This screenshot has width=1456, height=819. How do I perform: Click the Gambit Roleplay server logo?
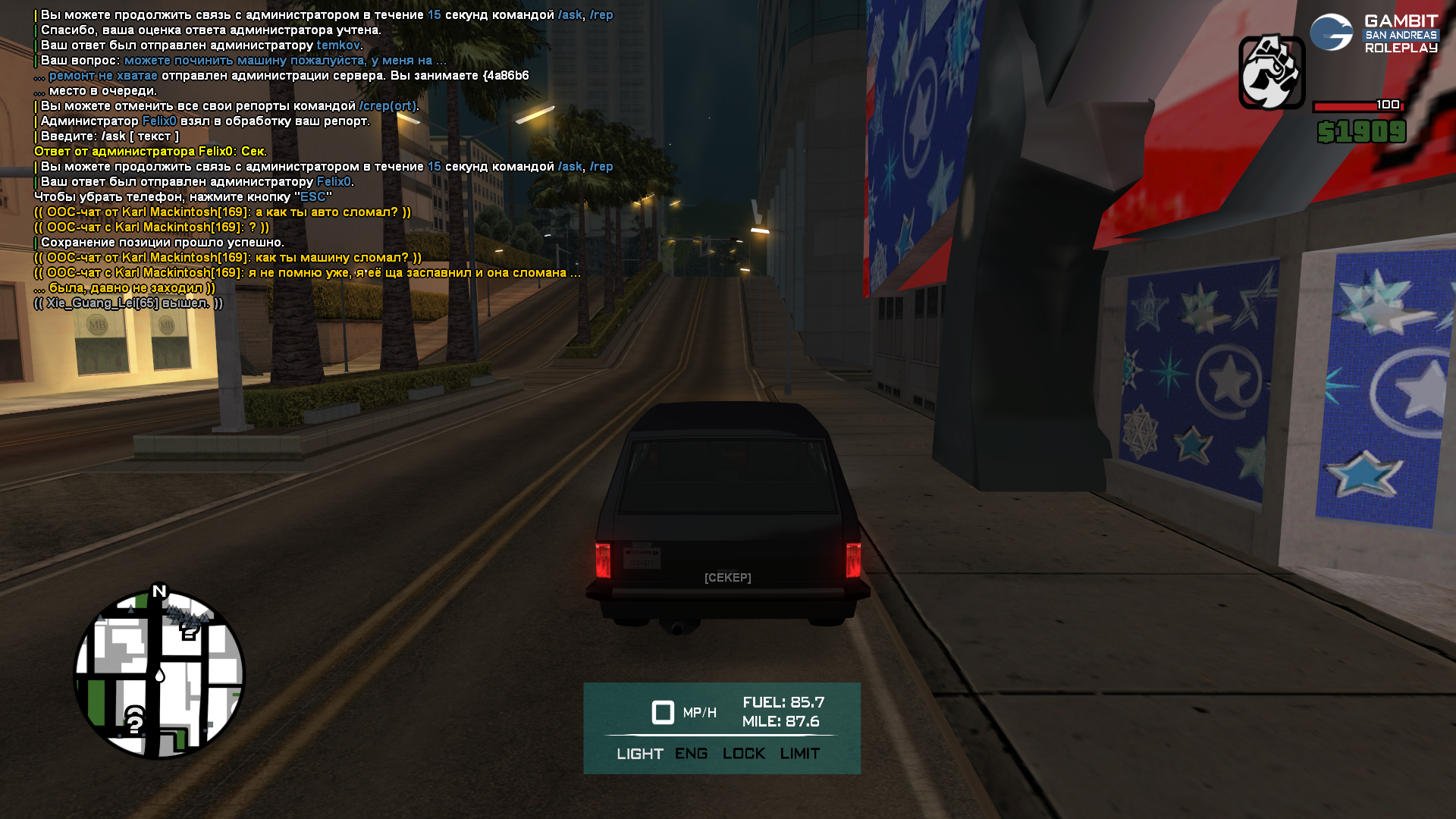pyautogui.click(x=1373, y=33)
